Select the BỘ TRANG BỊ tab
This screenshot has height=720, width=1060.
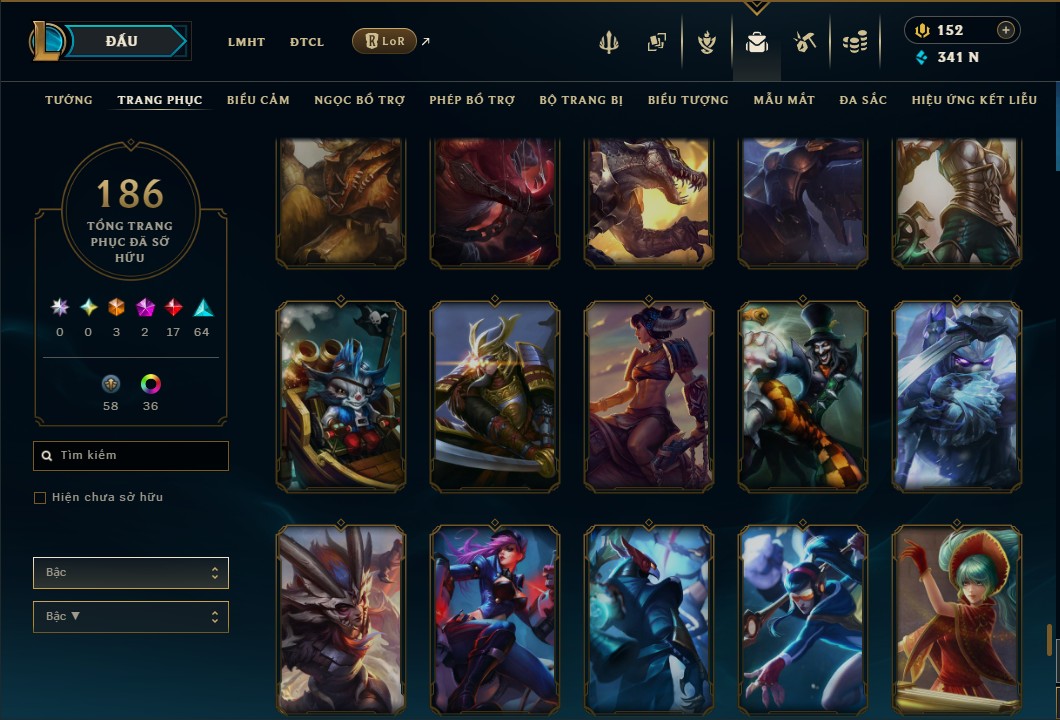click(x=581, y=100)
